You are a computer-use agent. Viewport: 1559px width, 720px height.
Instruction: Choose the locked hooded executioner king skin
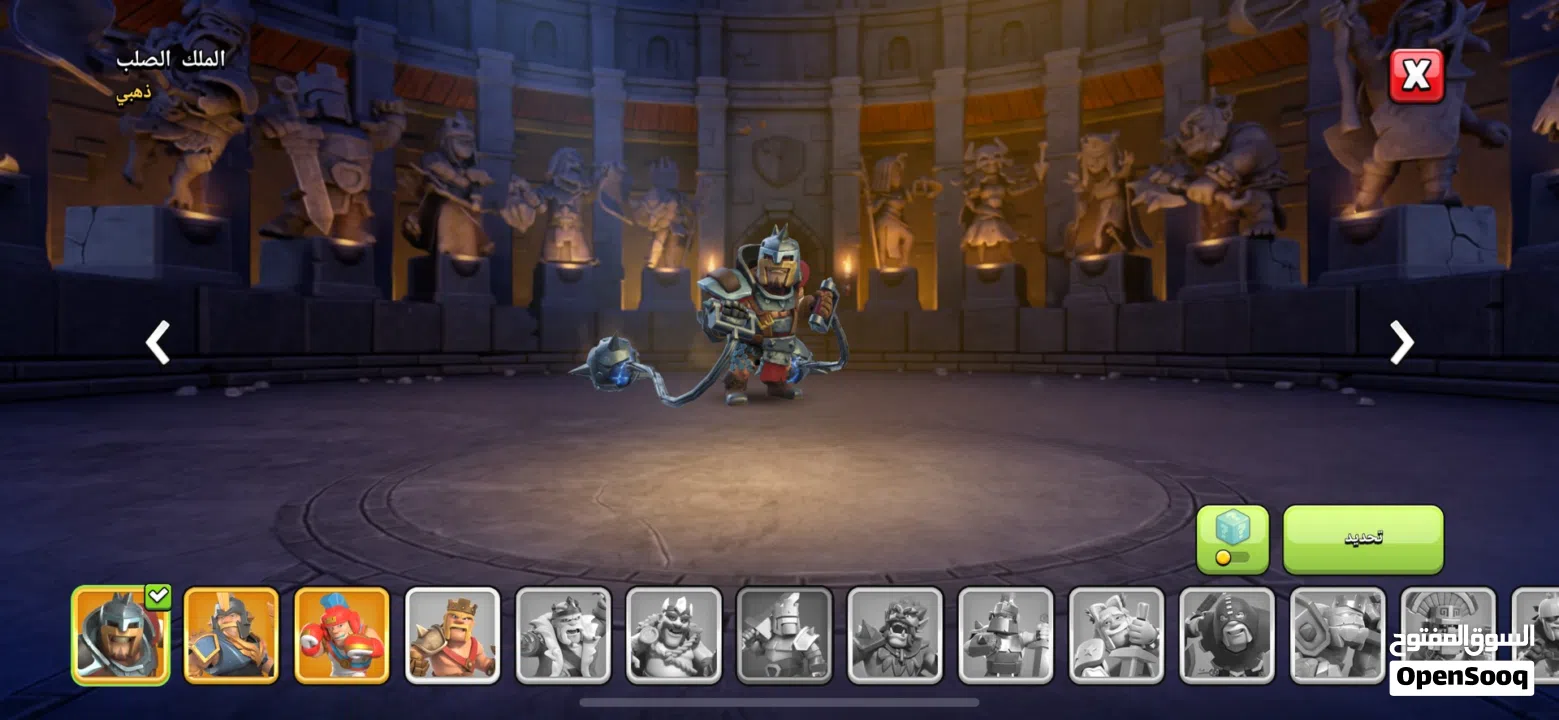(x=1227, y=635)
